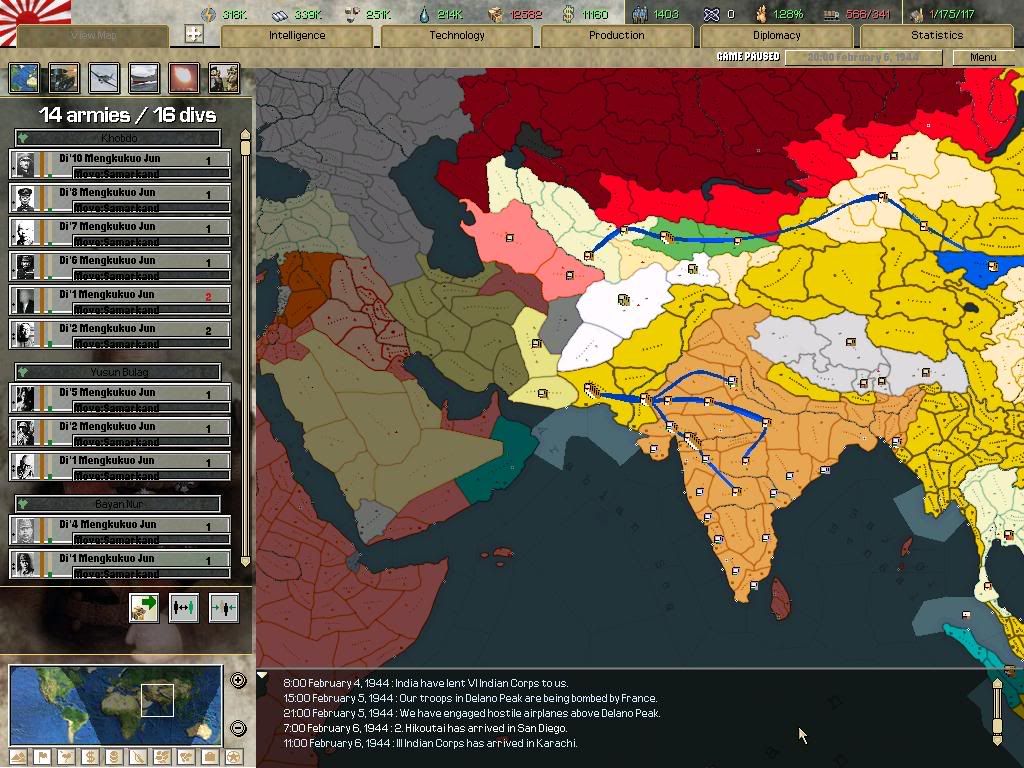
Task: Switch to the Technology tab
Action: (x=457, y=35)
